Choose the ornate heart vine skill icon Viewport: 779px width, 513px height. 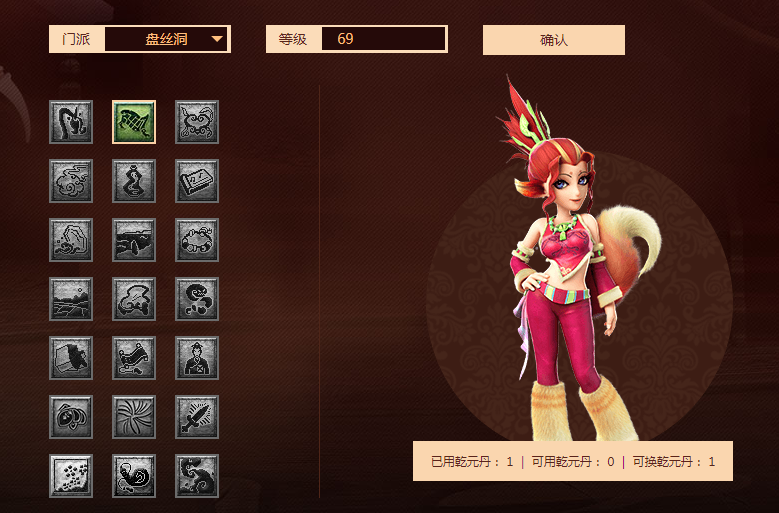197,122
